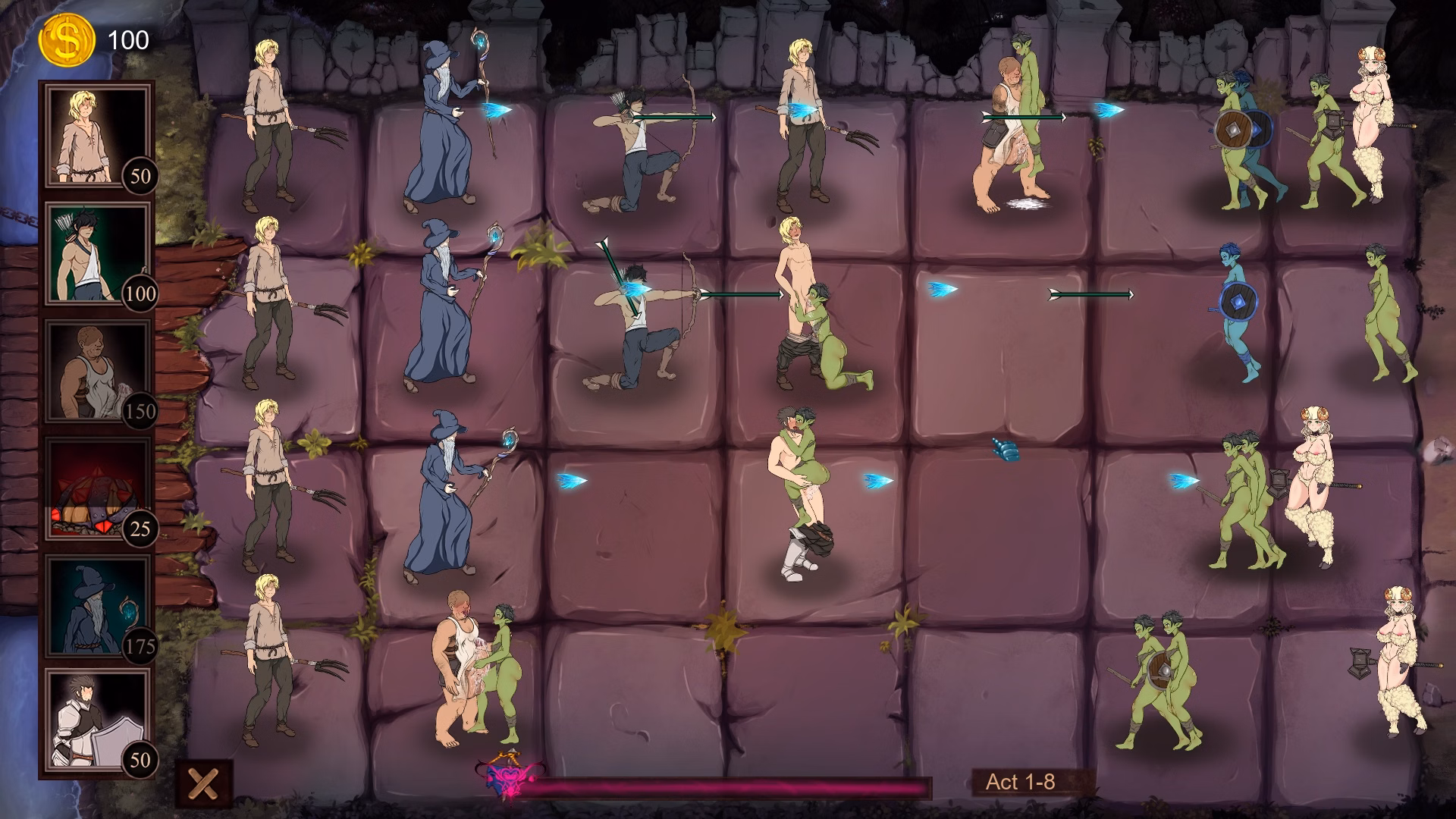1456x819 pixels.
Task: Click the heart emblem on the progress bar
Action: 507,775
